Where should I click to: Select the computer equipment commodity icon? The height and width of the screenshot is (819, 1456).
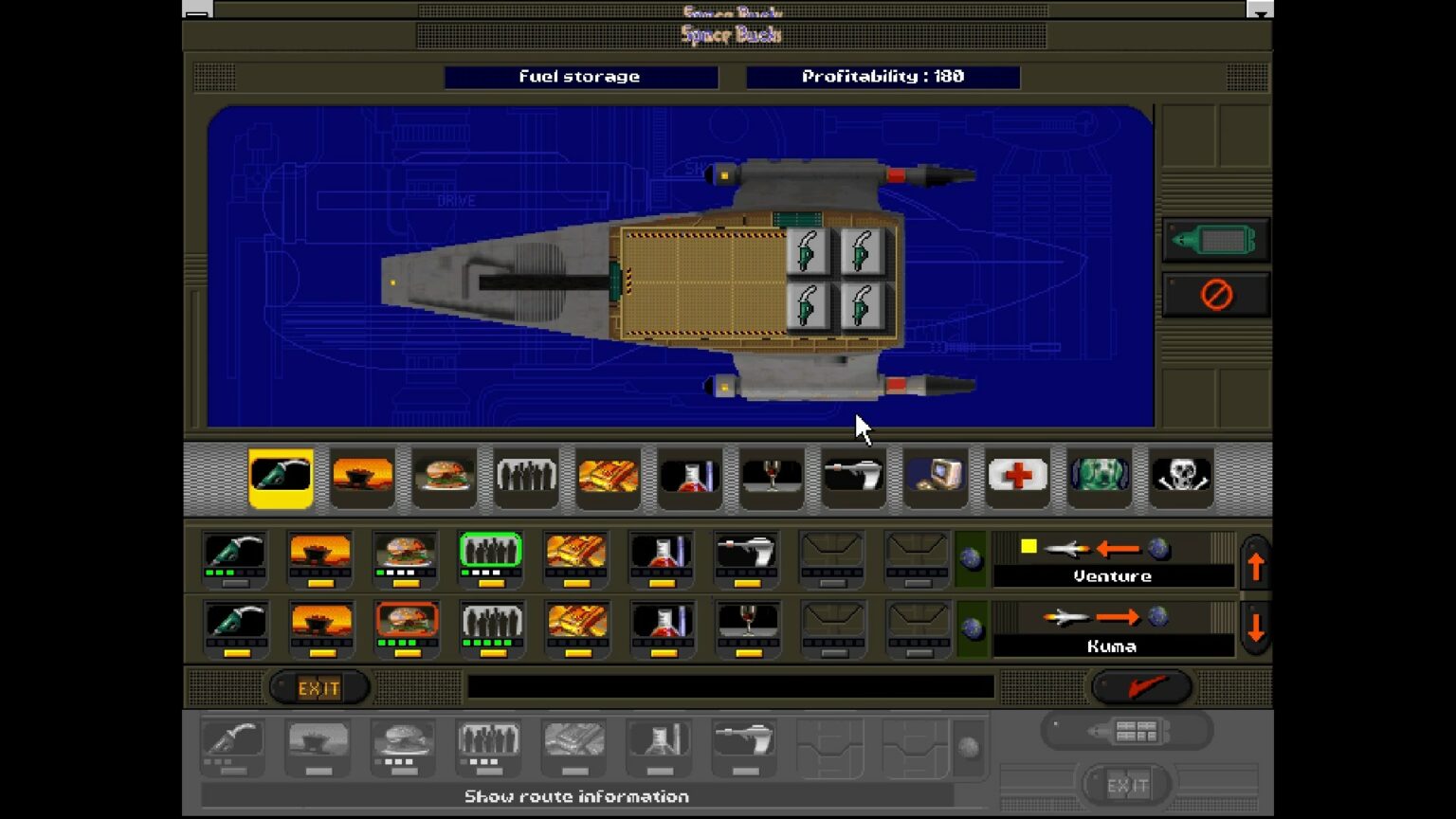[935, 479]
